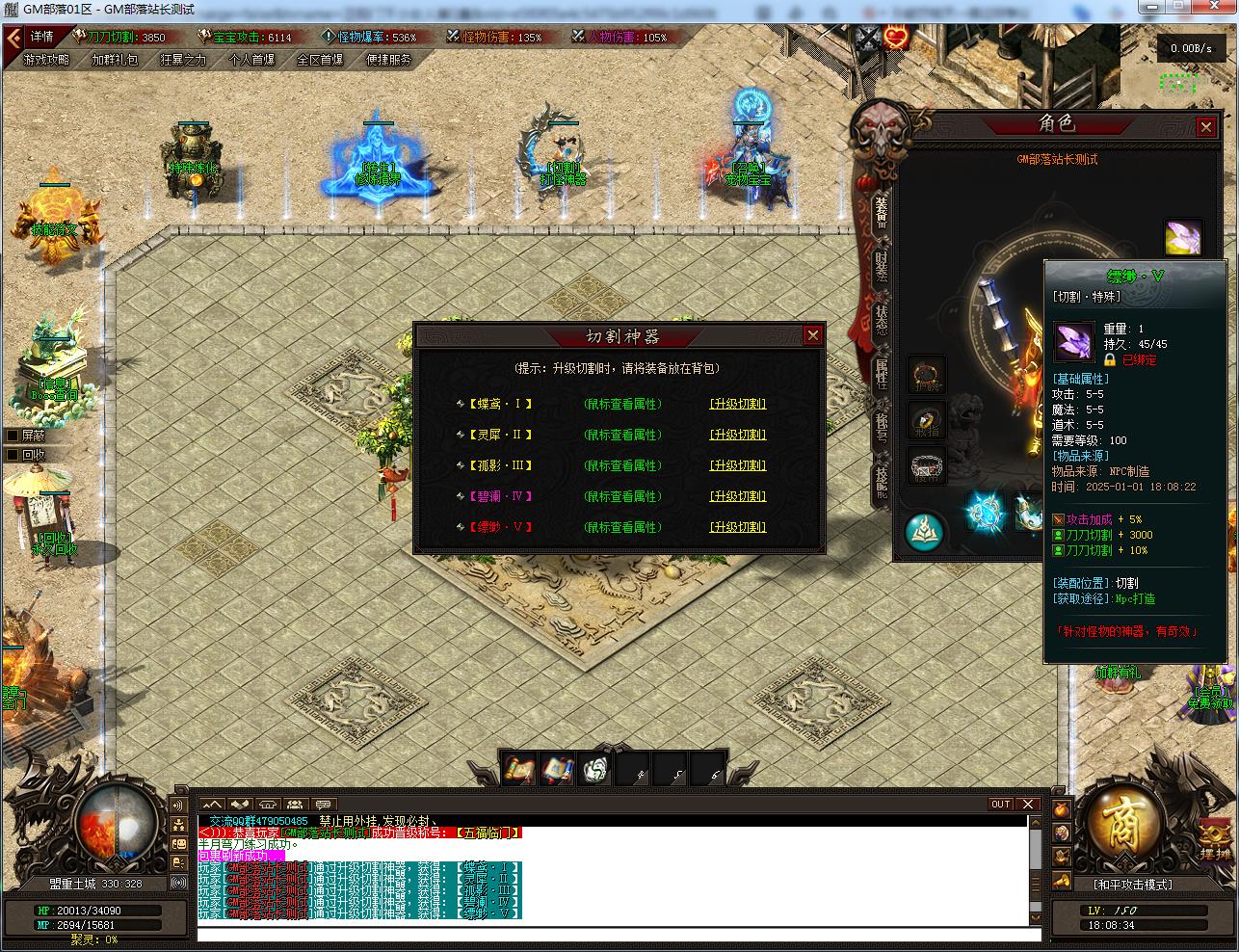Screen dimensions: 1239x952
Task: Toggle the 屏蔽 checkbox
Action: [13, 435]
